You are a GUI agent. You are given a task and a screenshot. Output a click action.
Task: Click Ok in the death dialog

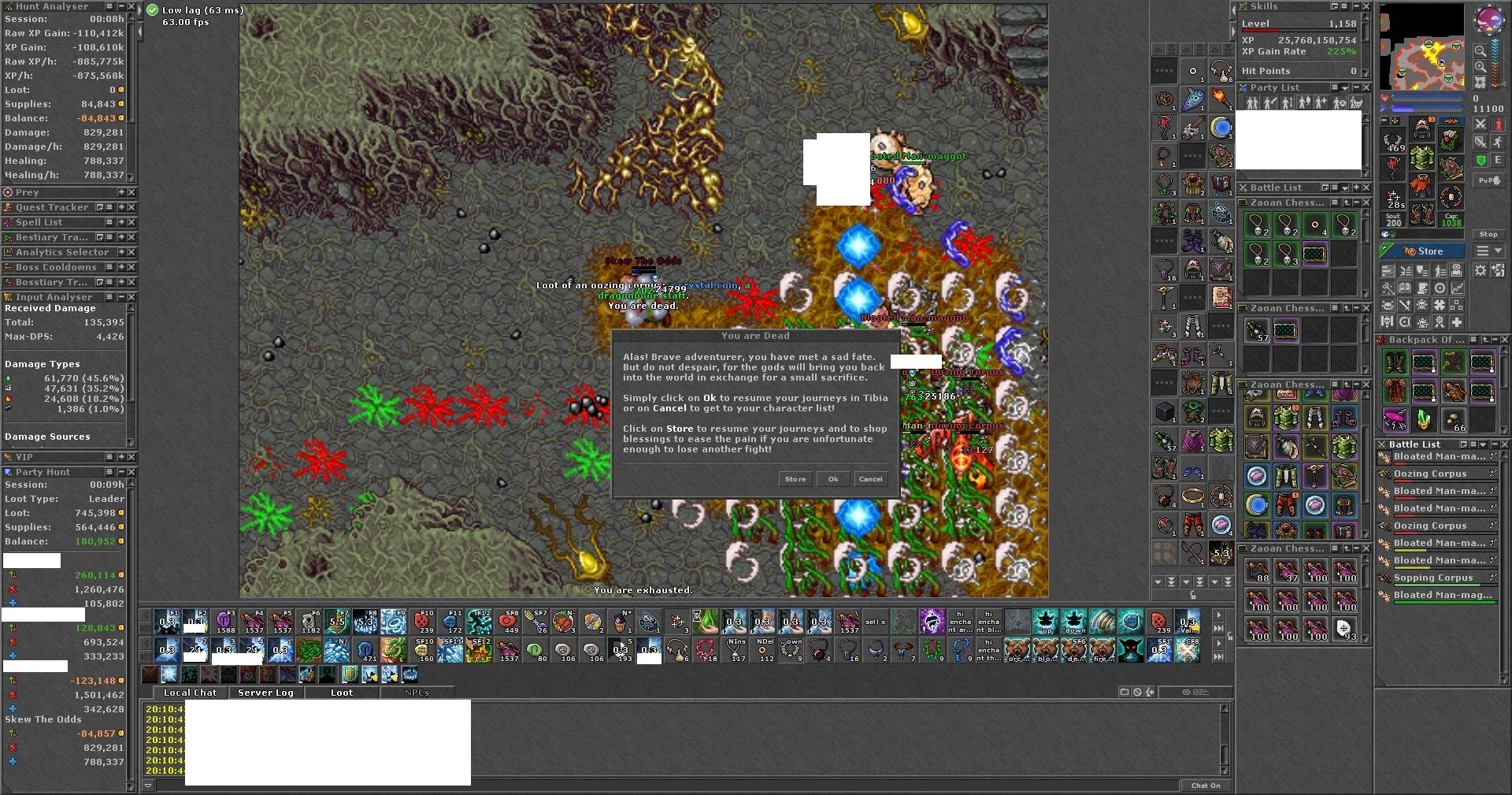[833, 479]
